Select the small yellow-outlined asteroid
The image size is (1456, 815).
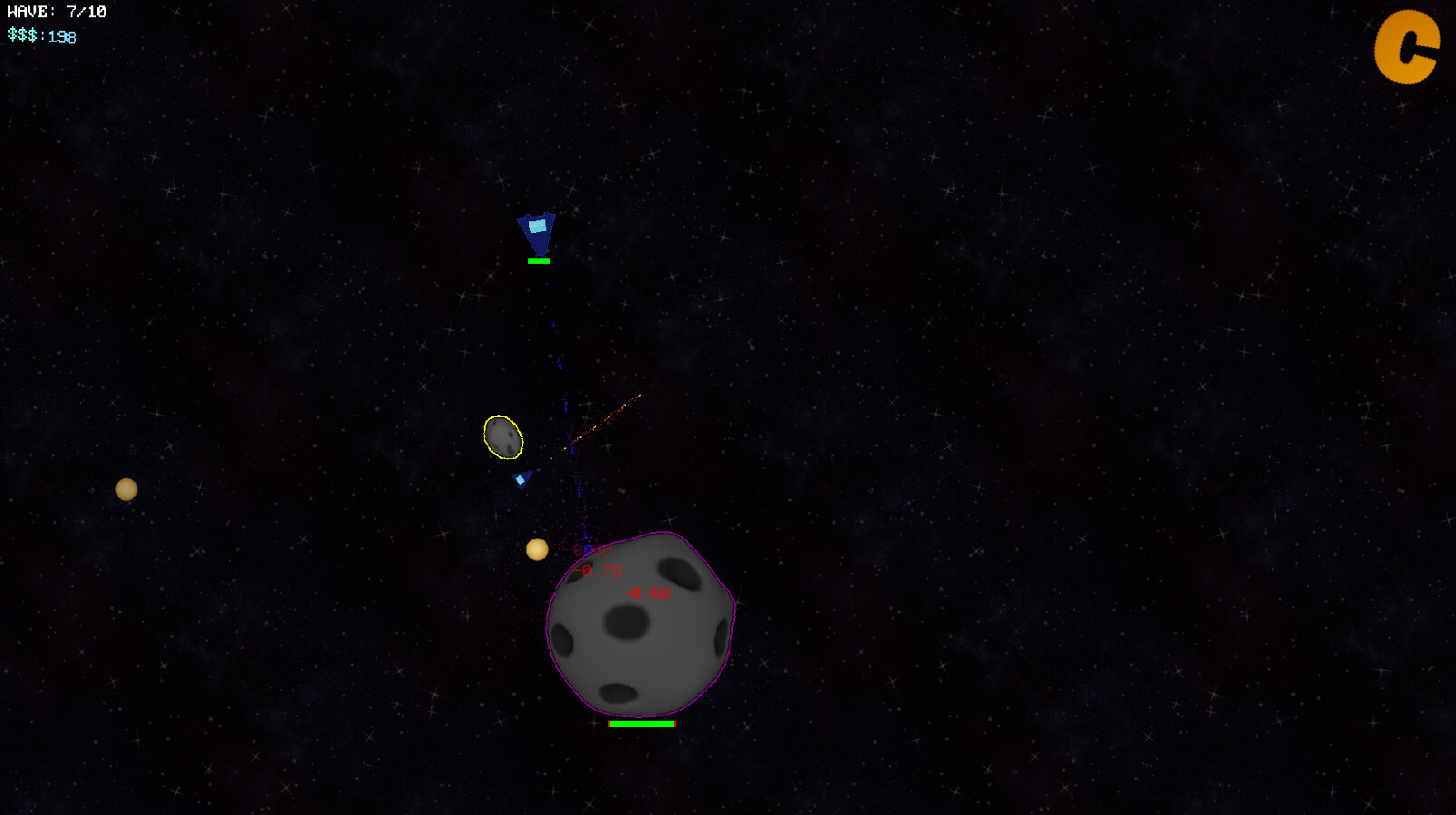503,437
